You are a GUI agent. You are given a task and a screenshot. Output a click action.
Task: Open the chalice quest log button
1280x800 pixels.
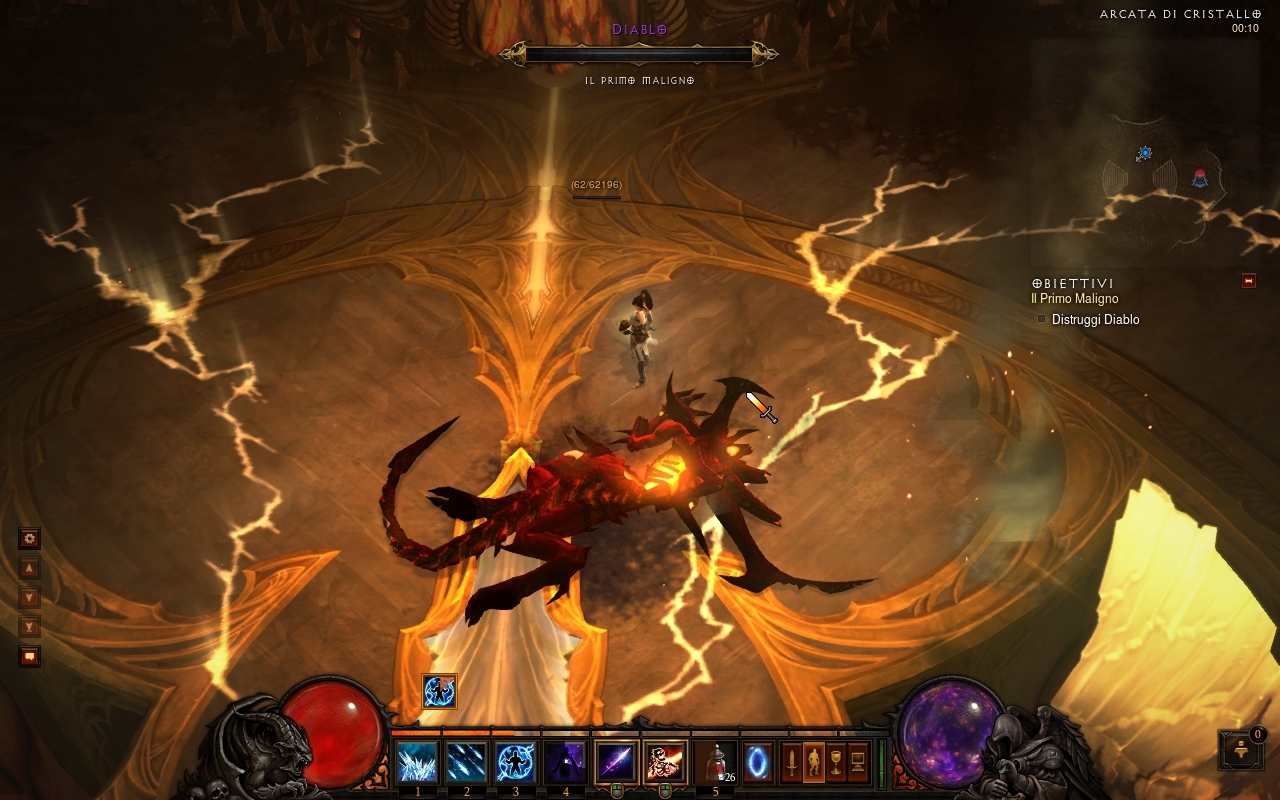tap(836, 763)
